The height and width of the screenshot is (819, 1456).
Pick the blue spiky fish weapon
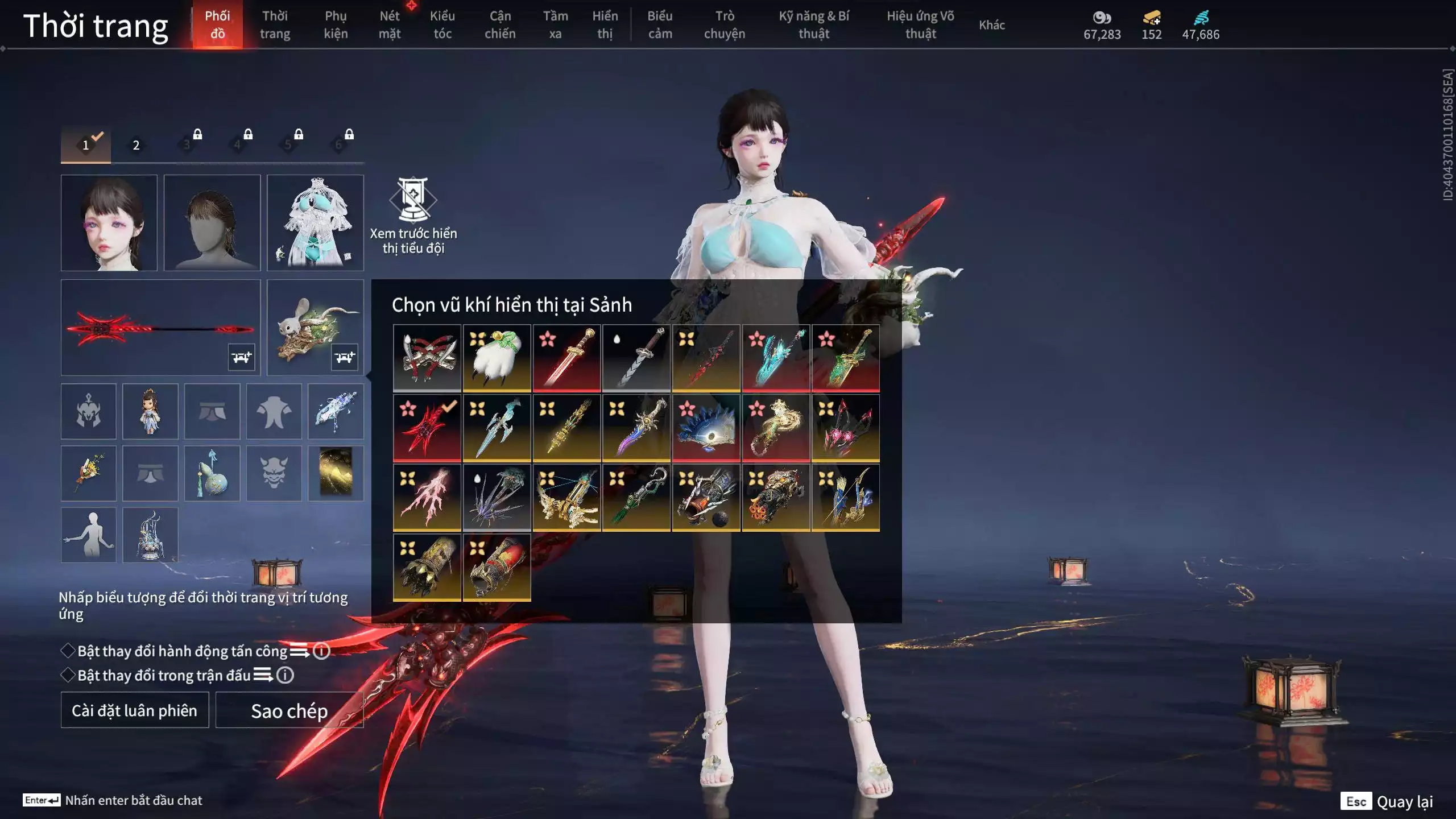tap(706, 428)
